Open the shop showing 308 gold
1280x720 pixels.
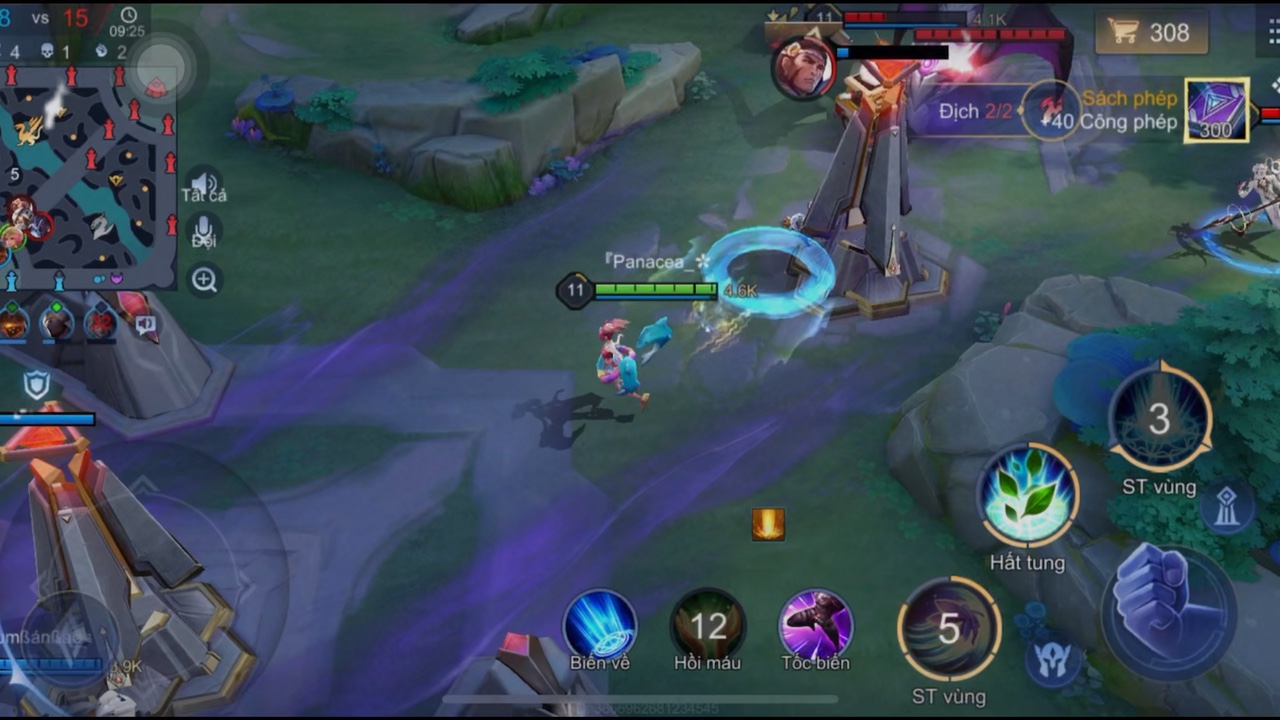click(x=1151, y=32)
